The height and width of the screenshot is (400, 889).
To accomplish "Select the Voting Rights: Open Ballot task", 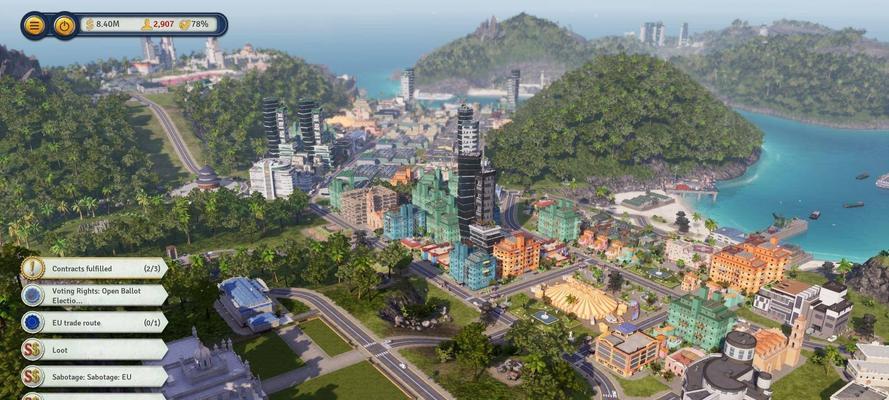I will pos(95,295).
